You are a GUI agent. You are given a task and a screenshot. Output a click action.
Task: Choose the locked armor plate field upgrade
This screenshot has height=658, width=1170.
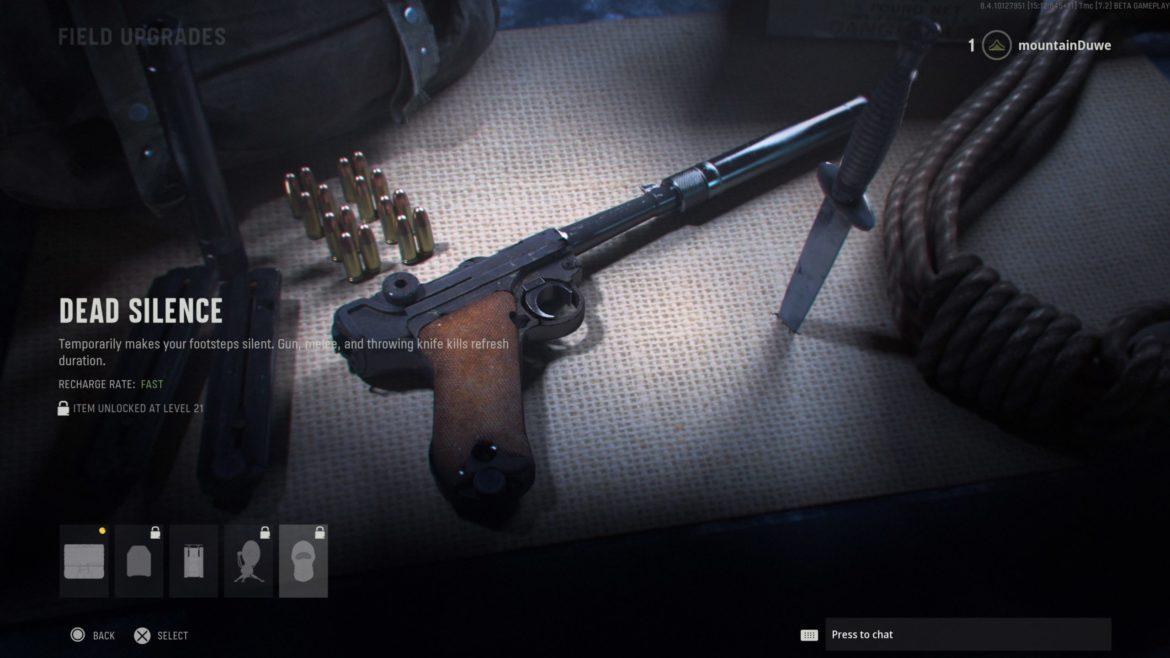139,561
